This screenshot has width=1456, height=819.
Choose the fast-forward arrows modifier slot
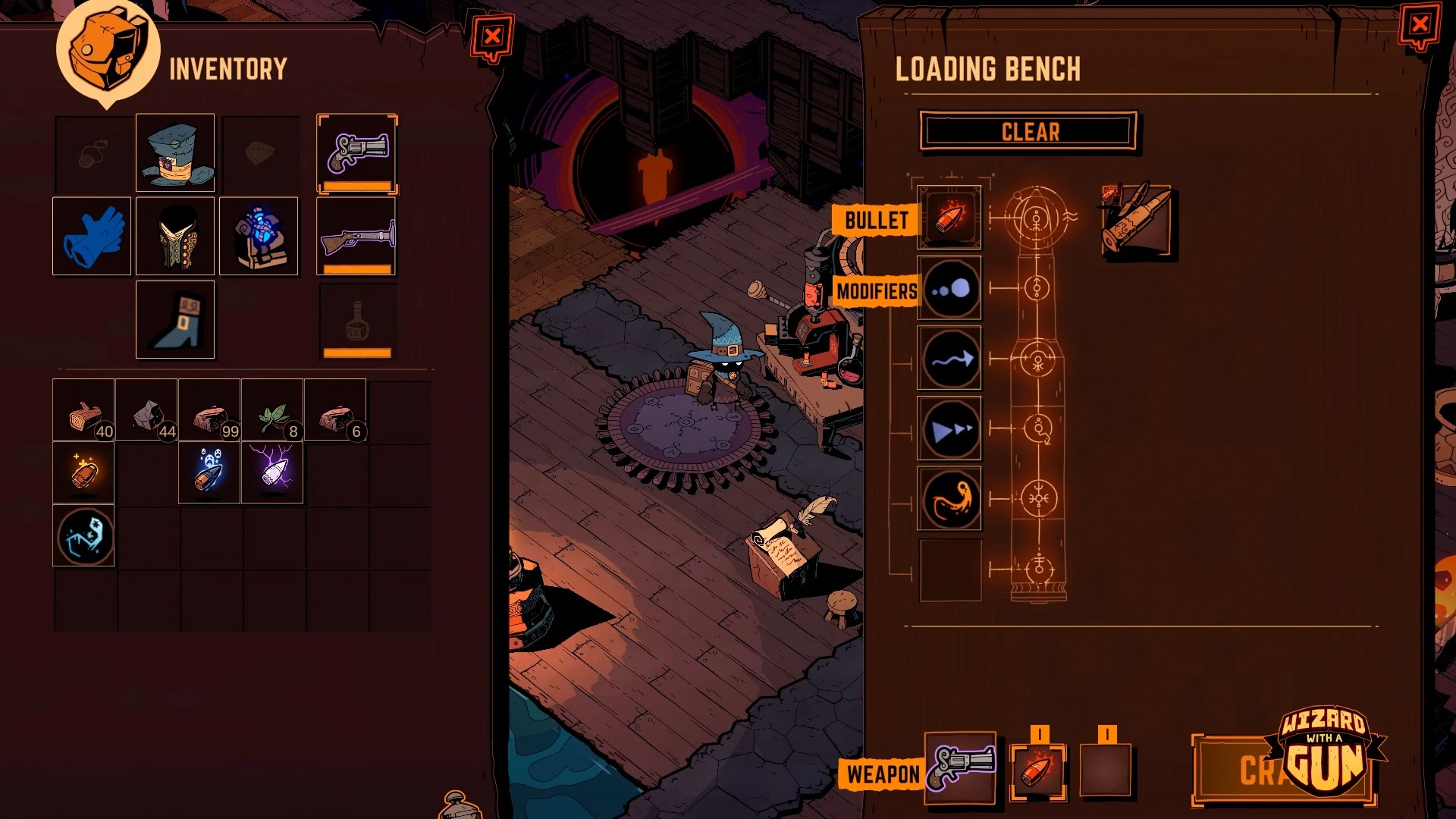point(949,429)
